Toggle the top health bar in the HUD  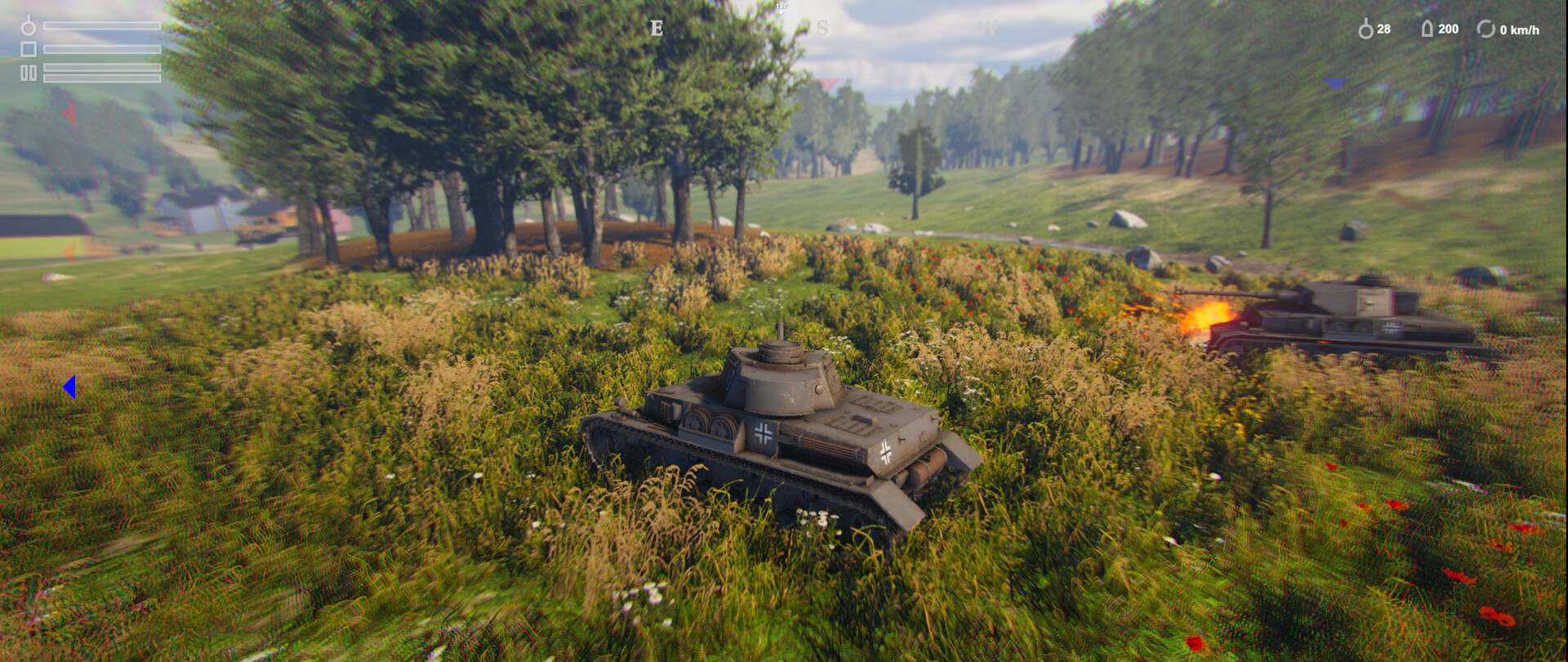pos(102,26)
